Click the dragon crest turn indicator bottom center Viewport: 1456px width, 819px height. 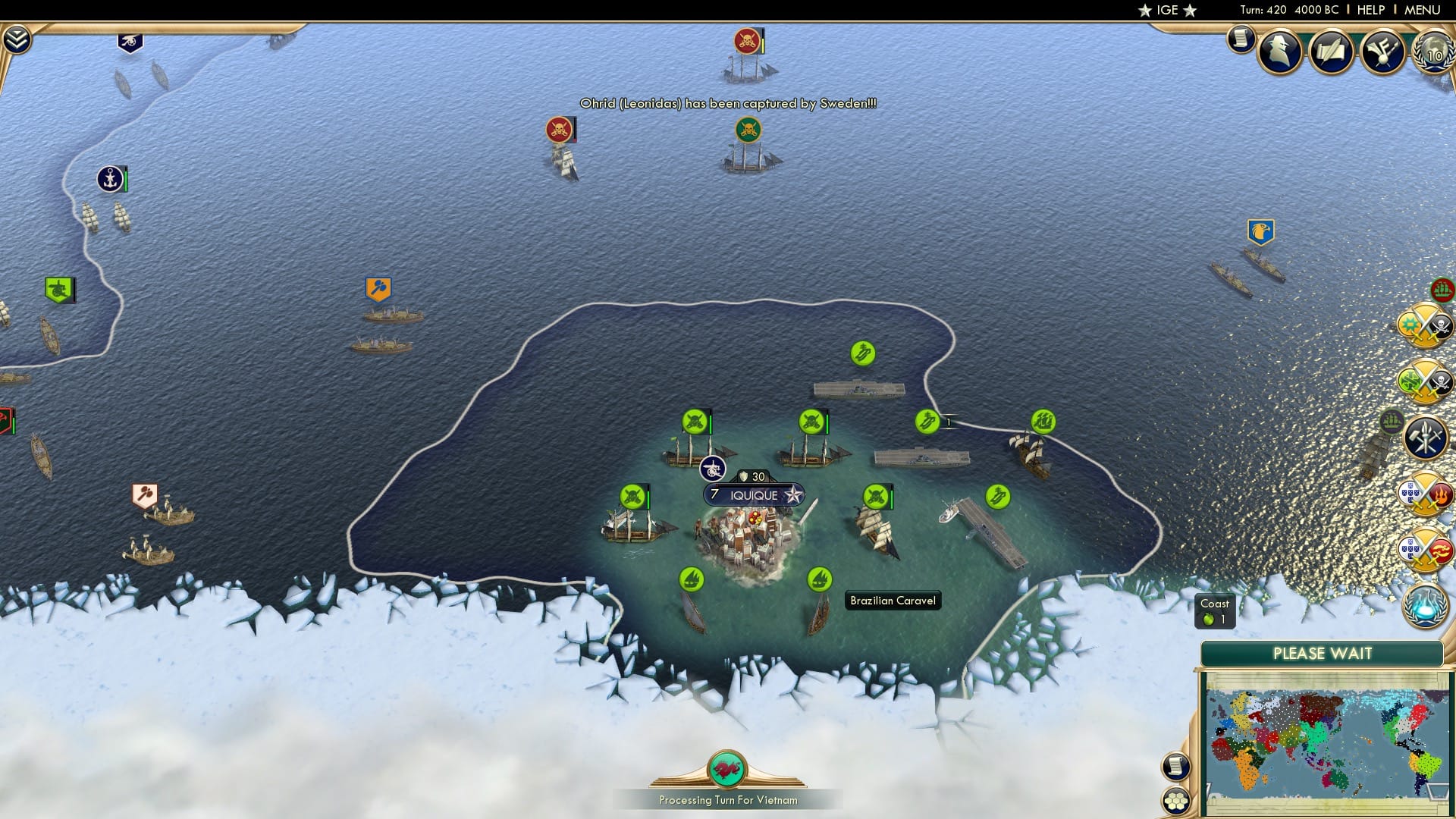(x=727, y=770)
